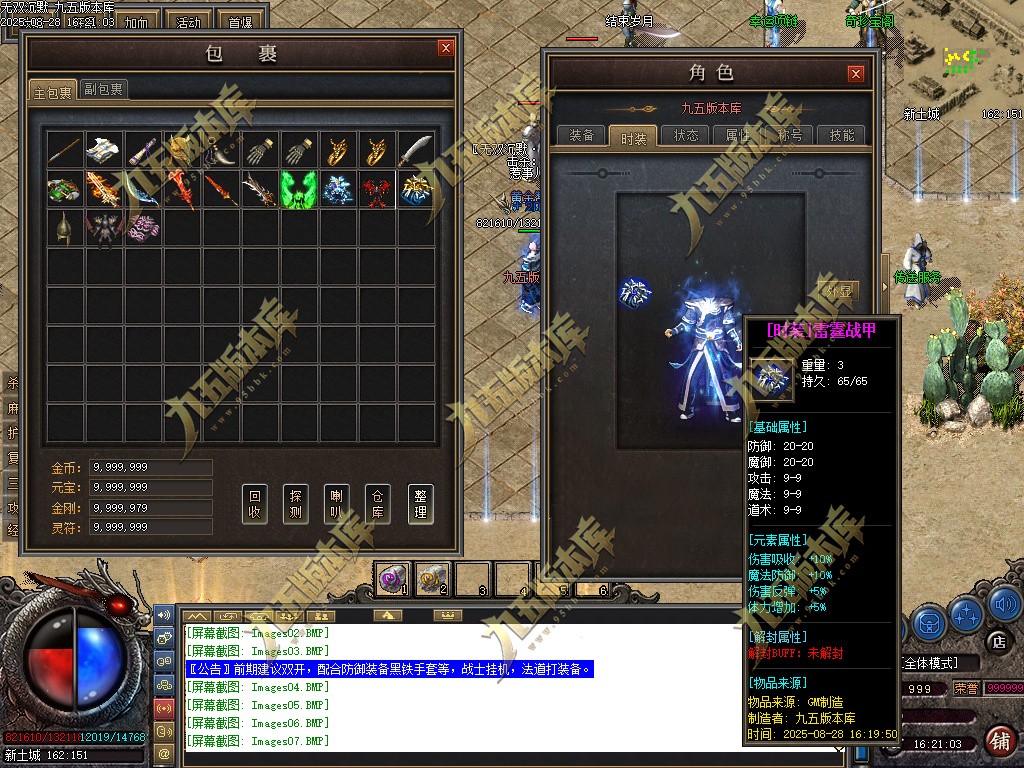Screen dimensions: 1024x768
Task: Open the 装备 equipment tab
Action: (581, 135)
